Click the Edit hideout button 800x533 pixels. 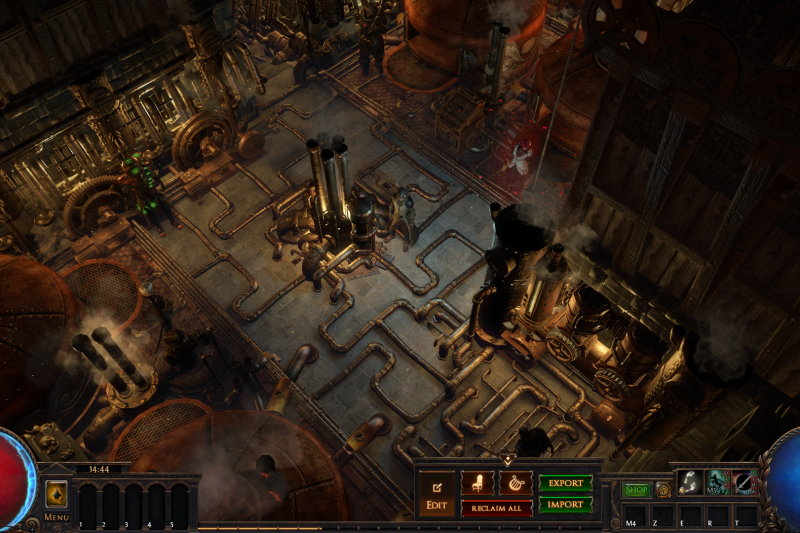pos(436,494)
